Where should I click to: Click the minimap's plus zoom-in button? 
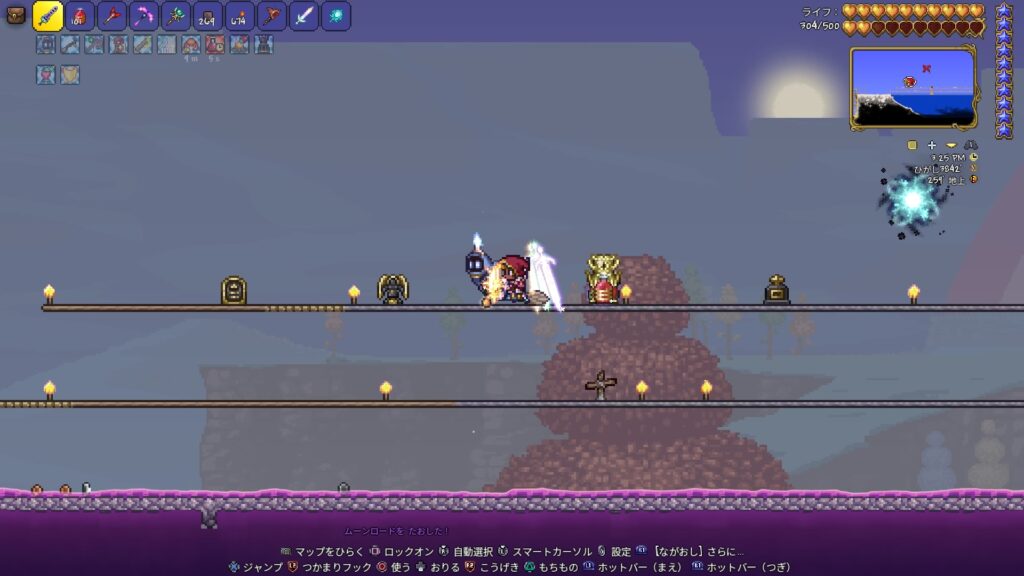[932, 145]
